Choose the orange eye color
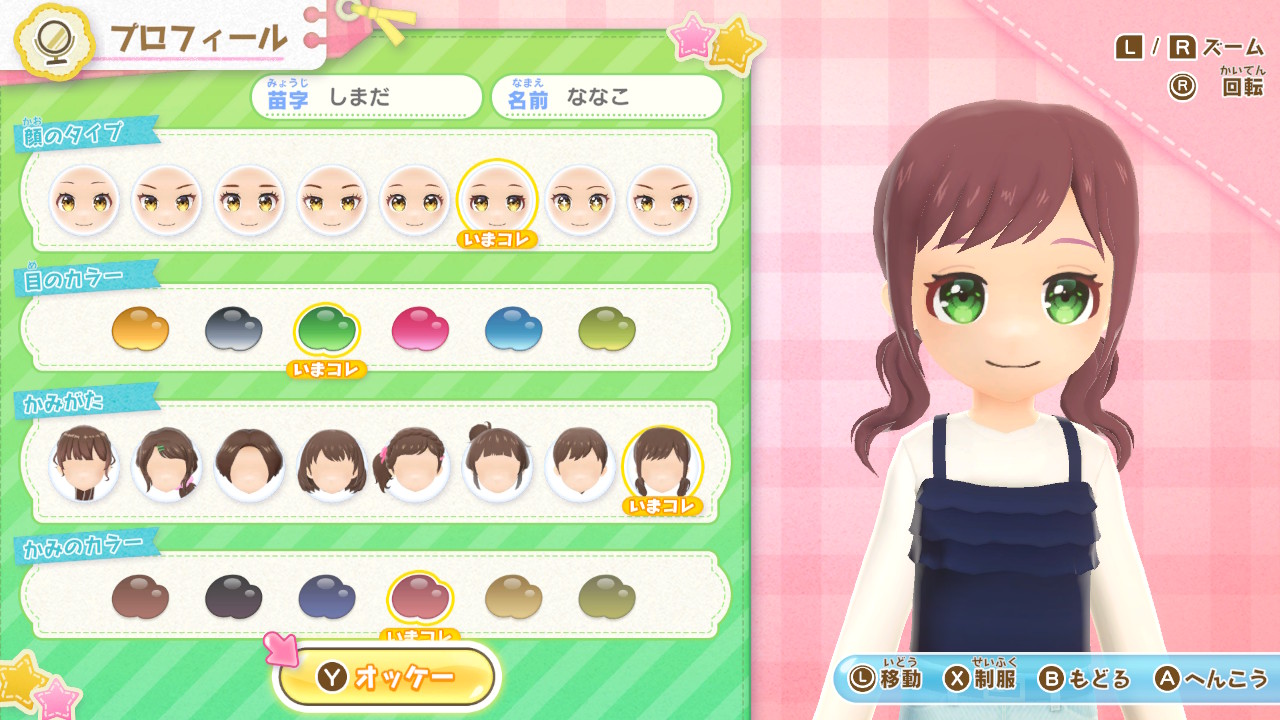This screenshot has height=720, width=1280. pos(140,329)
